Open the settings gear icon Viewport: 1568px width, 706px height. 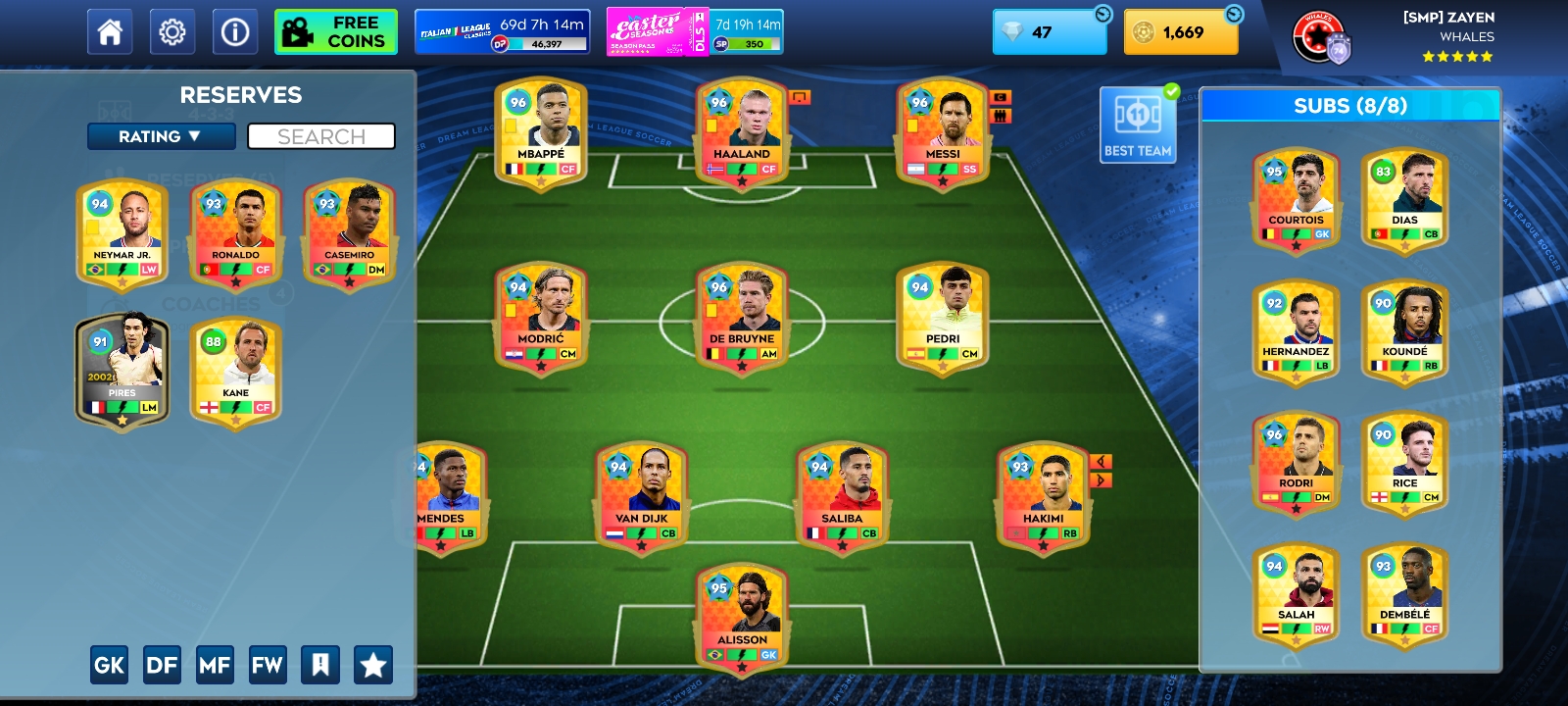click(x=172, y=30)
